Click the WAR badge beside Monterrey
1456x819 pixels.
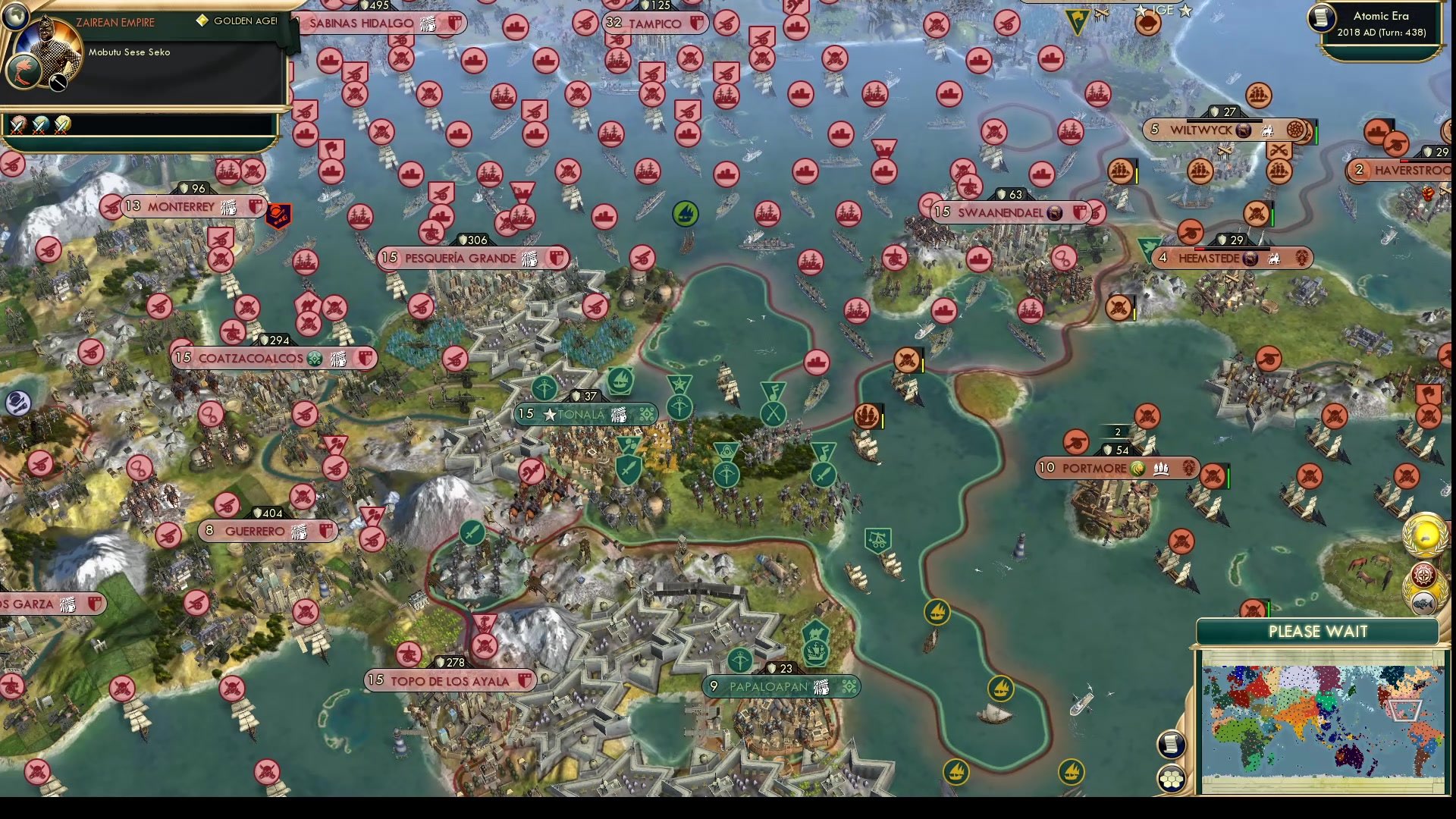[x=279, y=211]
